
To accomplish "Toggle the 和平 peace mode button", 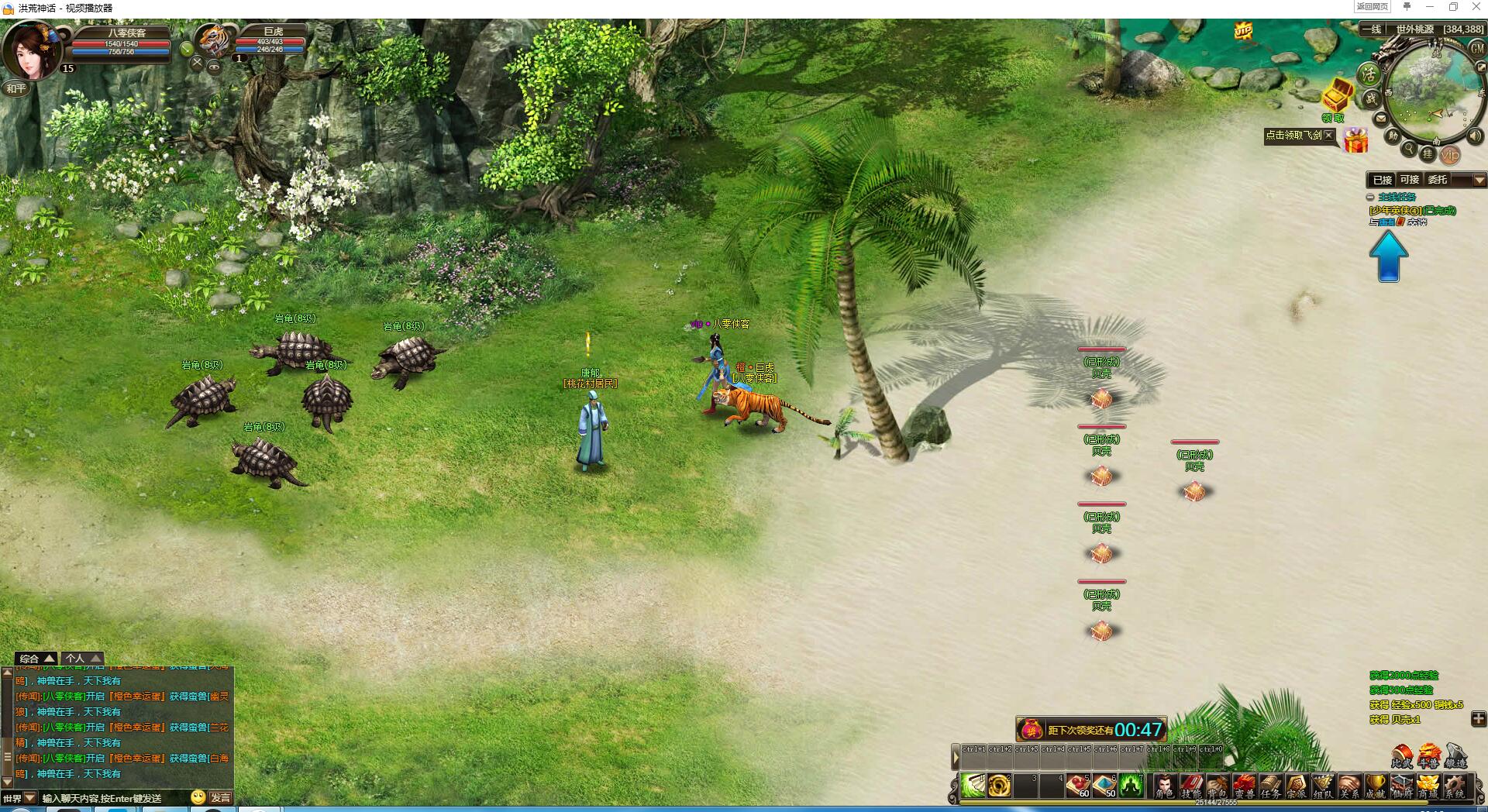I will point(16,89).
